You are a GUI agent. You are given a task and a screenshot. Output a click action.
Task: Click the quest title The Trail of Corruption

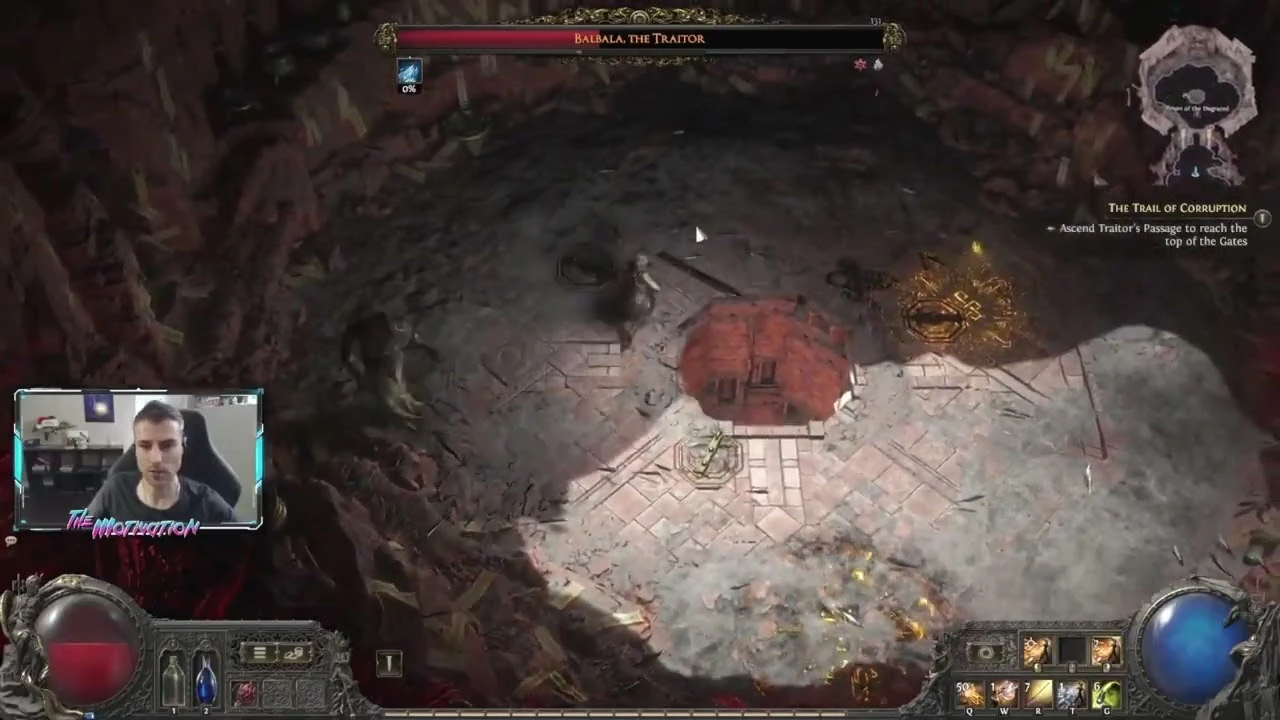coord(1177,208)
